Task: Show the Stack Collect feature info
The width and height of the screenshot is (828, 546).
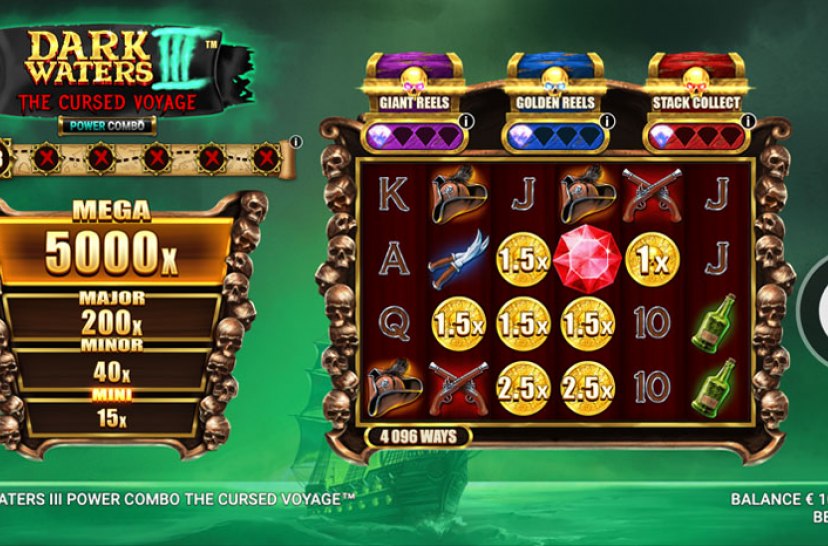Action: coord(747,122)
